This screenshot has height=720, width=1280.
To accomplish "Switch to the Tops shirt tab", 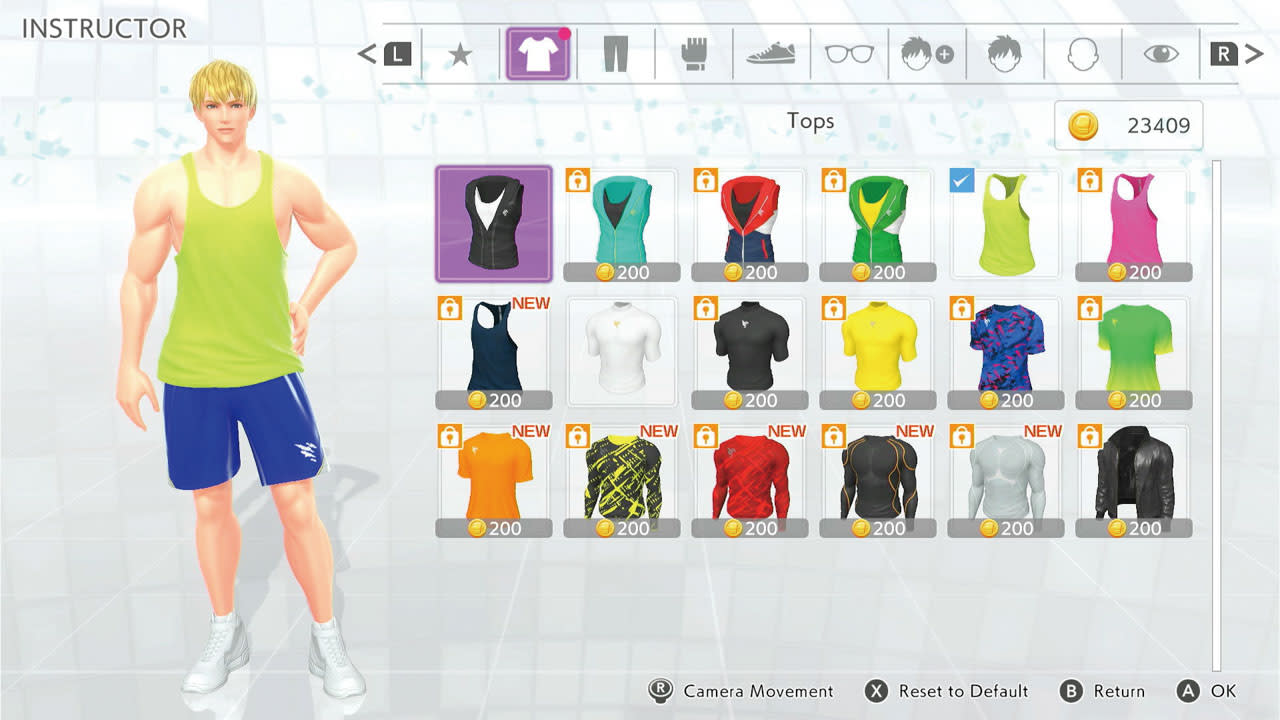I will 537,54.
